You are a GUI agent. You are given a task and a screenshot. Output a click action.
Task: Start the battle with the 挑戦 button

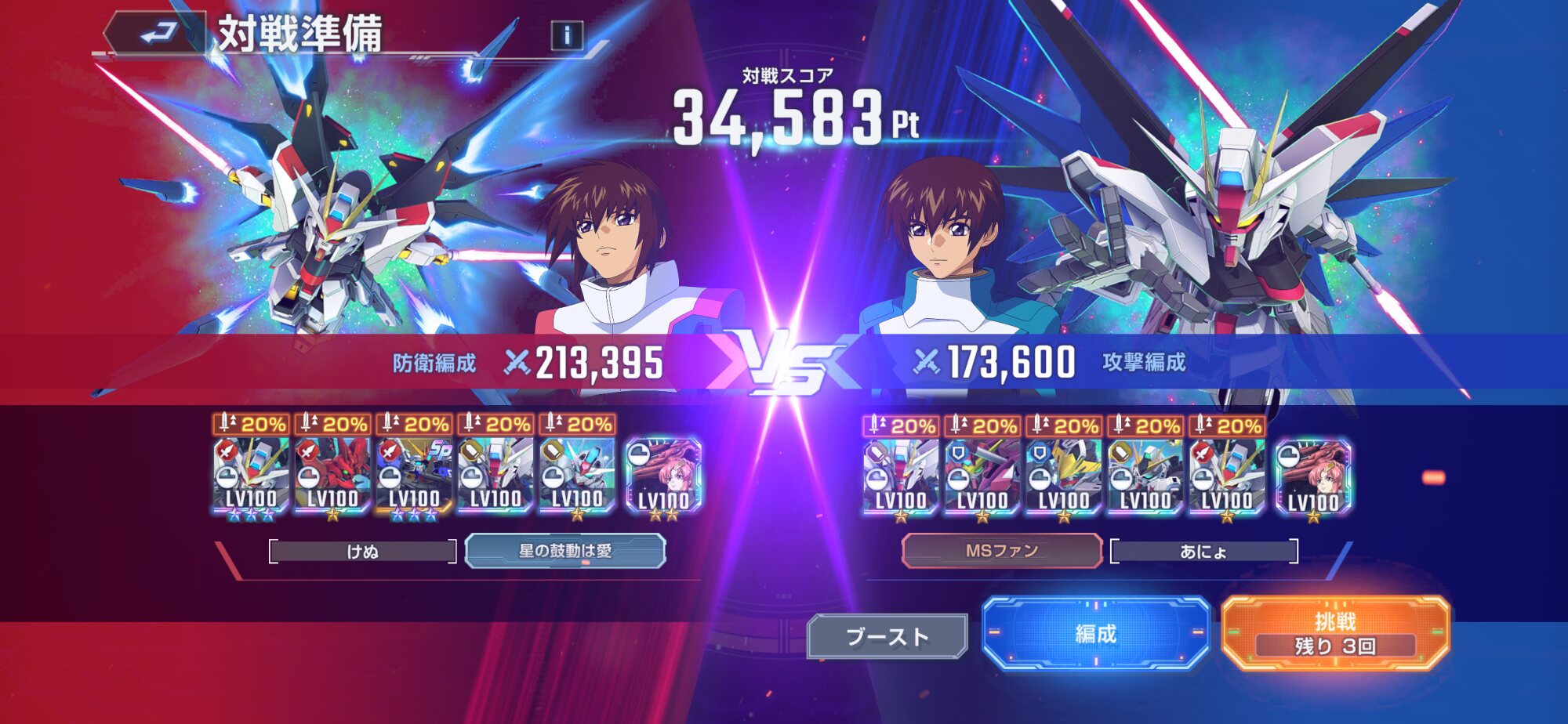pyautogui.click(x=1335, y=633)
